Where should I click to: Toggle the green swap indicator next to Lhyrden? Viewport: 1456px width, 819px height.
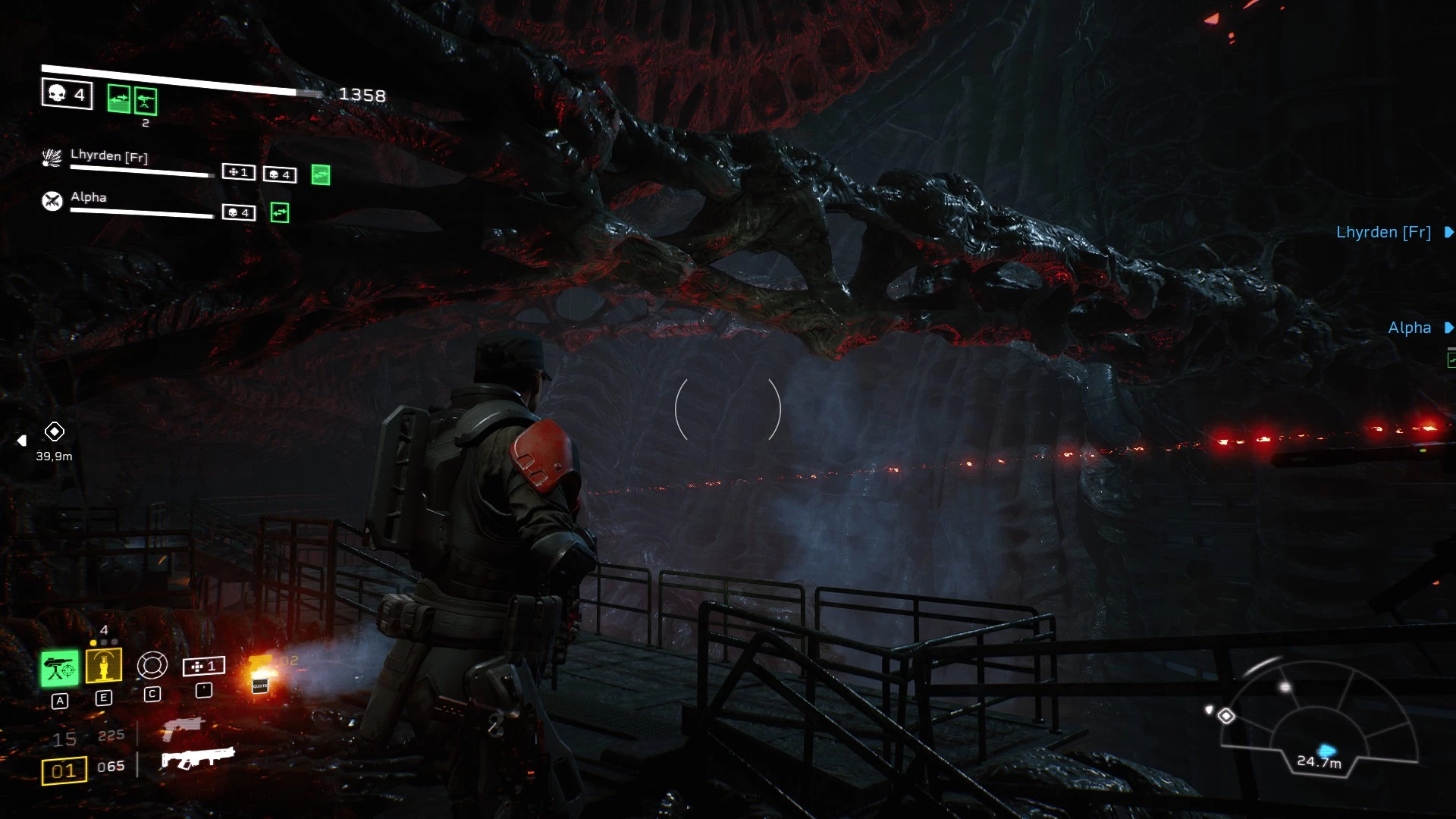coord(322,175)
